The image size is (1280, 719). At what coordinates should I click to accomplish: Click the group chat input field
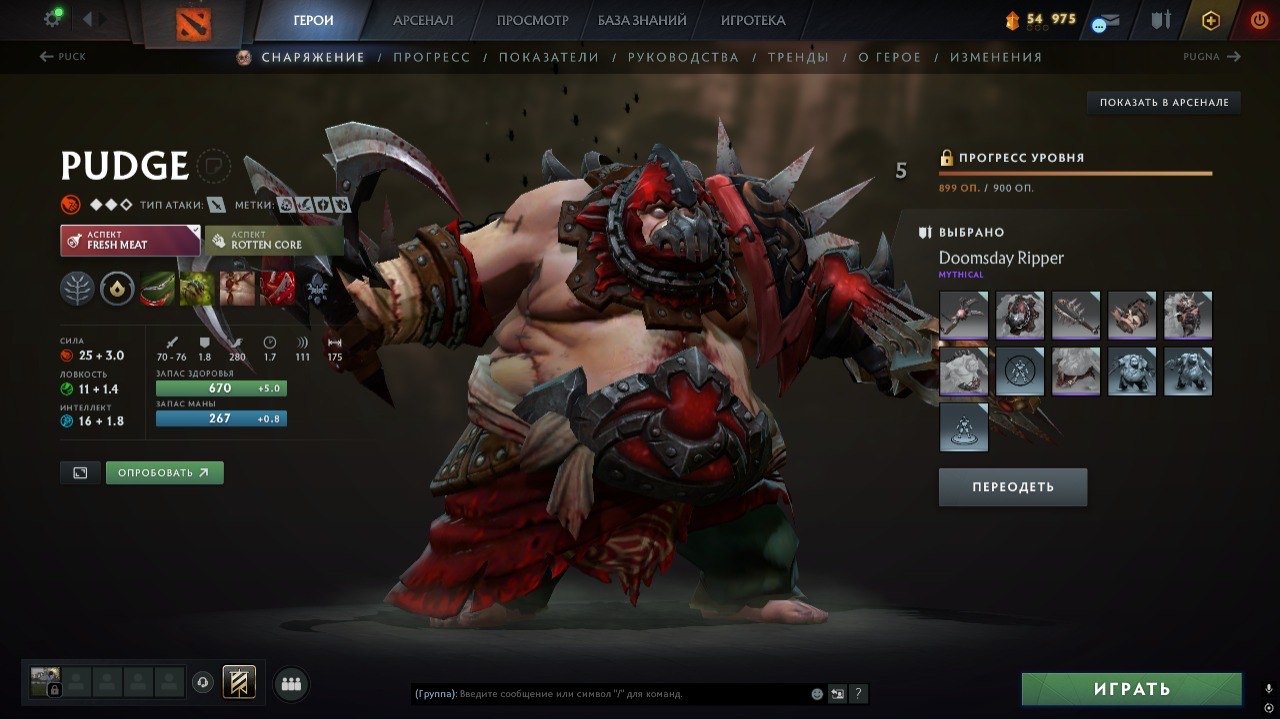610,693
